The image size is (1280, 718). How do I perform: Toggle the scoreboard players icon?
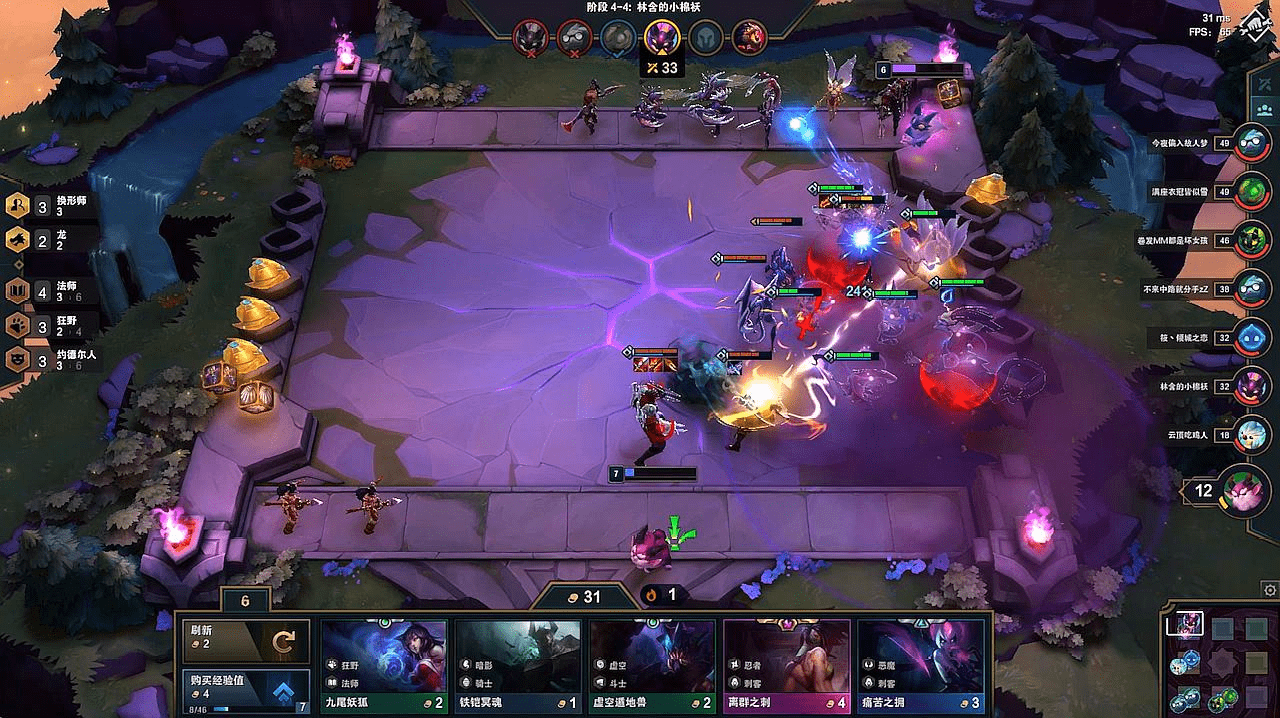click(1265, 108)
